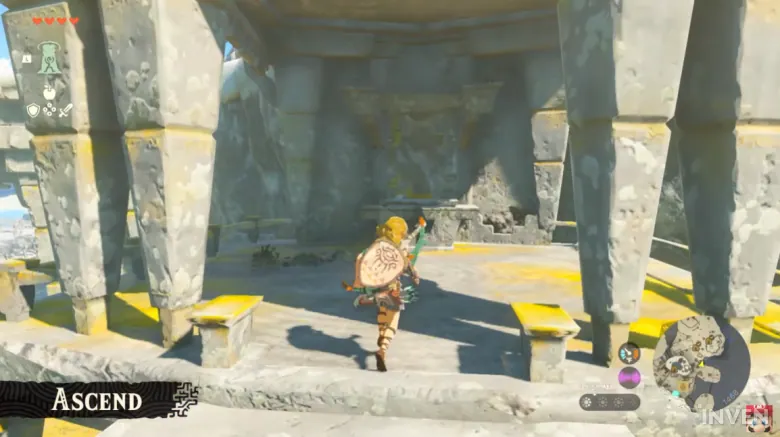Check the weather forecast bar
This screenshot has width=780, height=437.
coord(611,401)
